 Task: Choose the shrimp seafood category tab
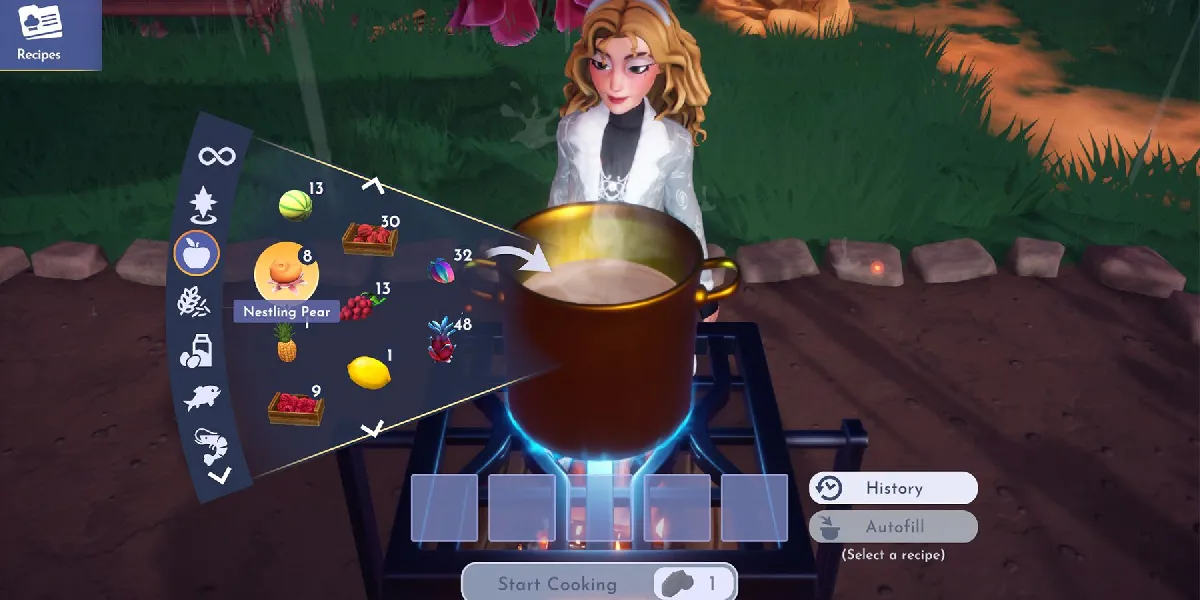[211, 444]
